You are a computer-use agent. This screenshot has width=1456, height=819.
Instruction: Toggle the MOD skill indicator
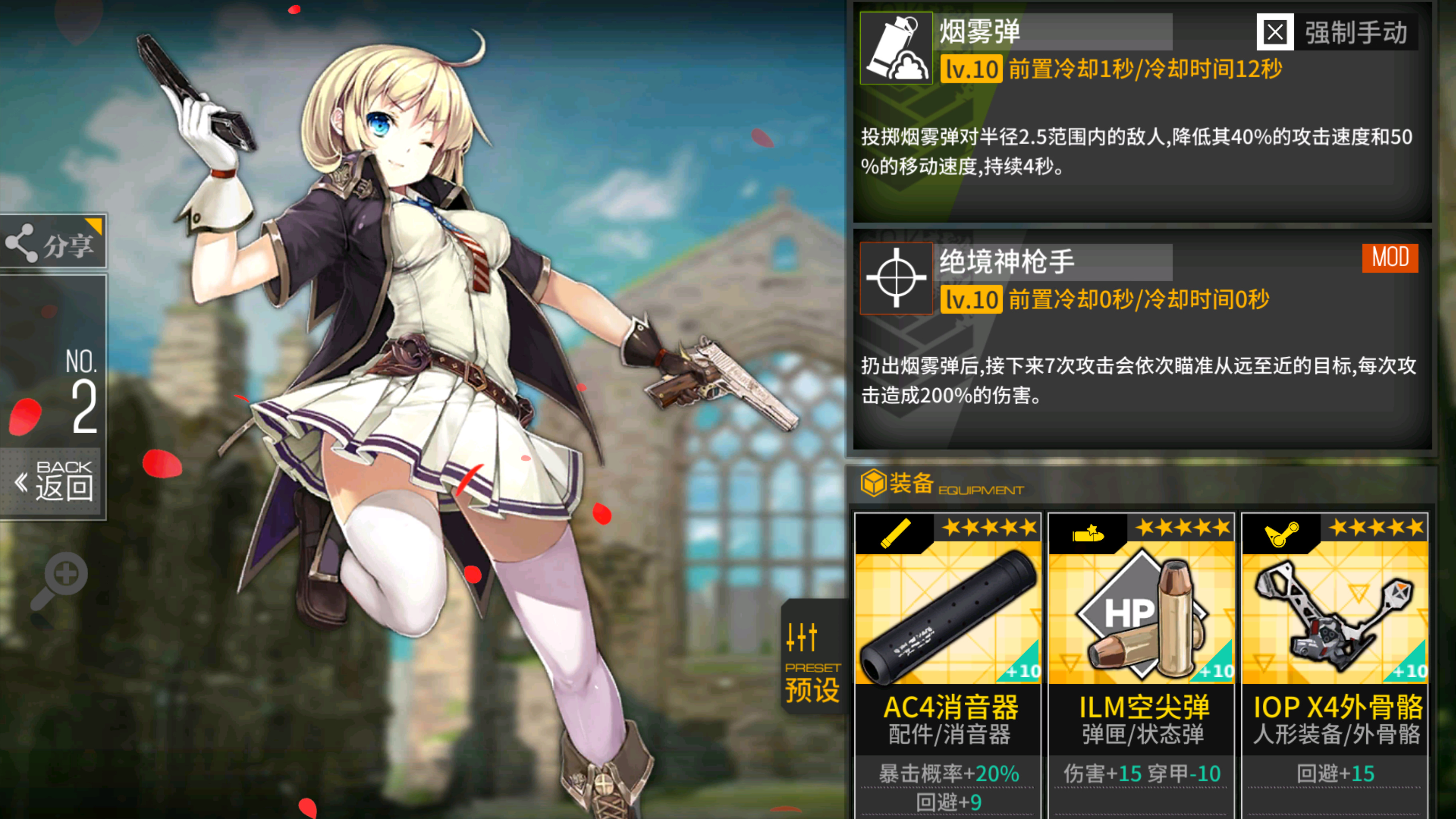click(x=1390, y=259)
